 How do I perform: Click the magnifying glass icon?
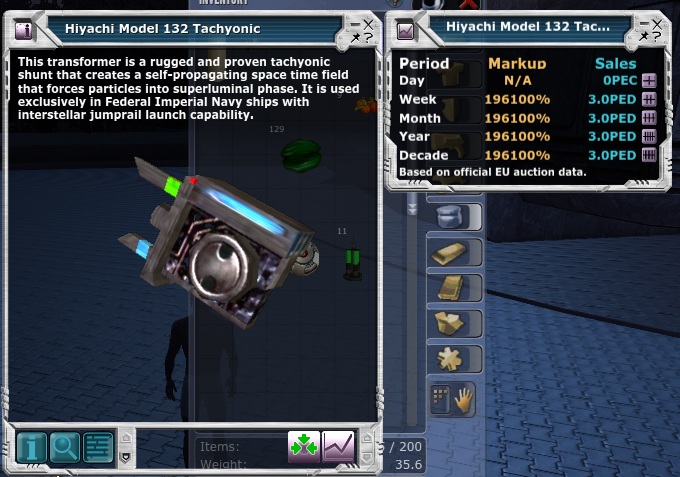[64, 447]
